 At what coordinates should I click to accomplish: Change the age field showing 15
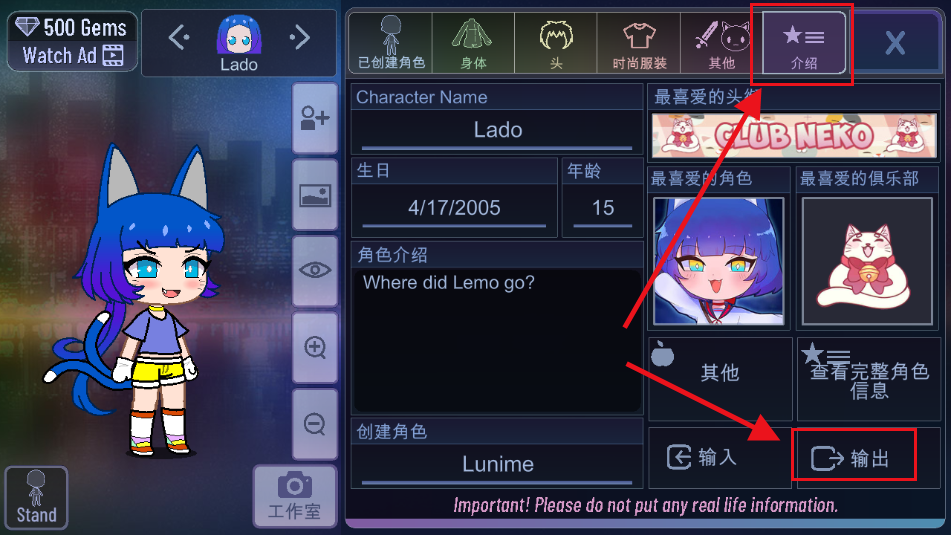tap(602, 208)
